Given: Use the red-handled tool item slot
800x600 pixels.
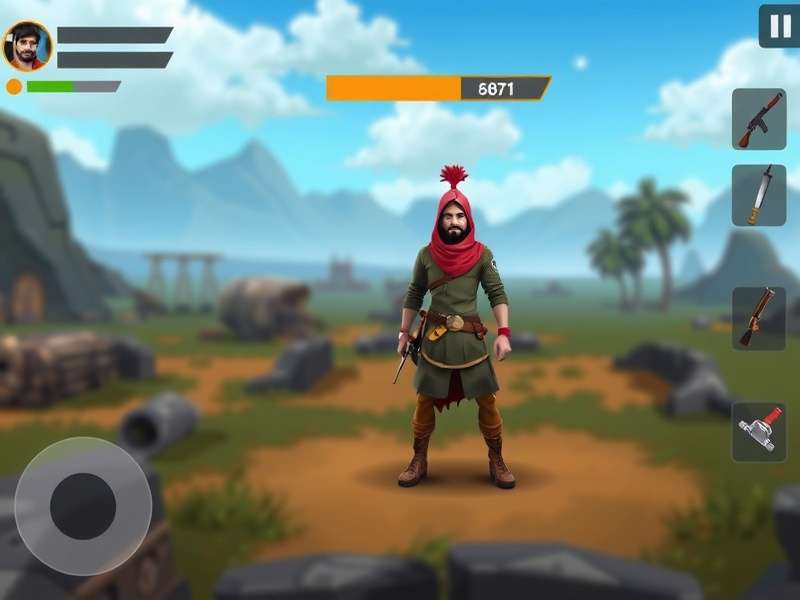Looking at the screenshot, I should click(x=759, y=432).
